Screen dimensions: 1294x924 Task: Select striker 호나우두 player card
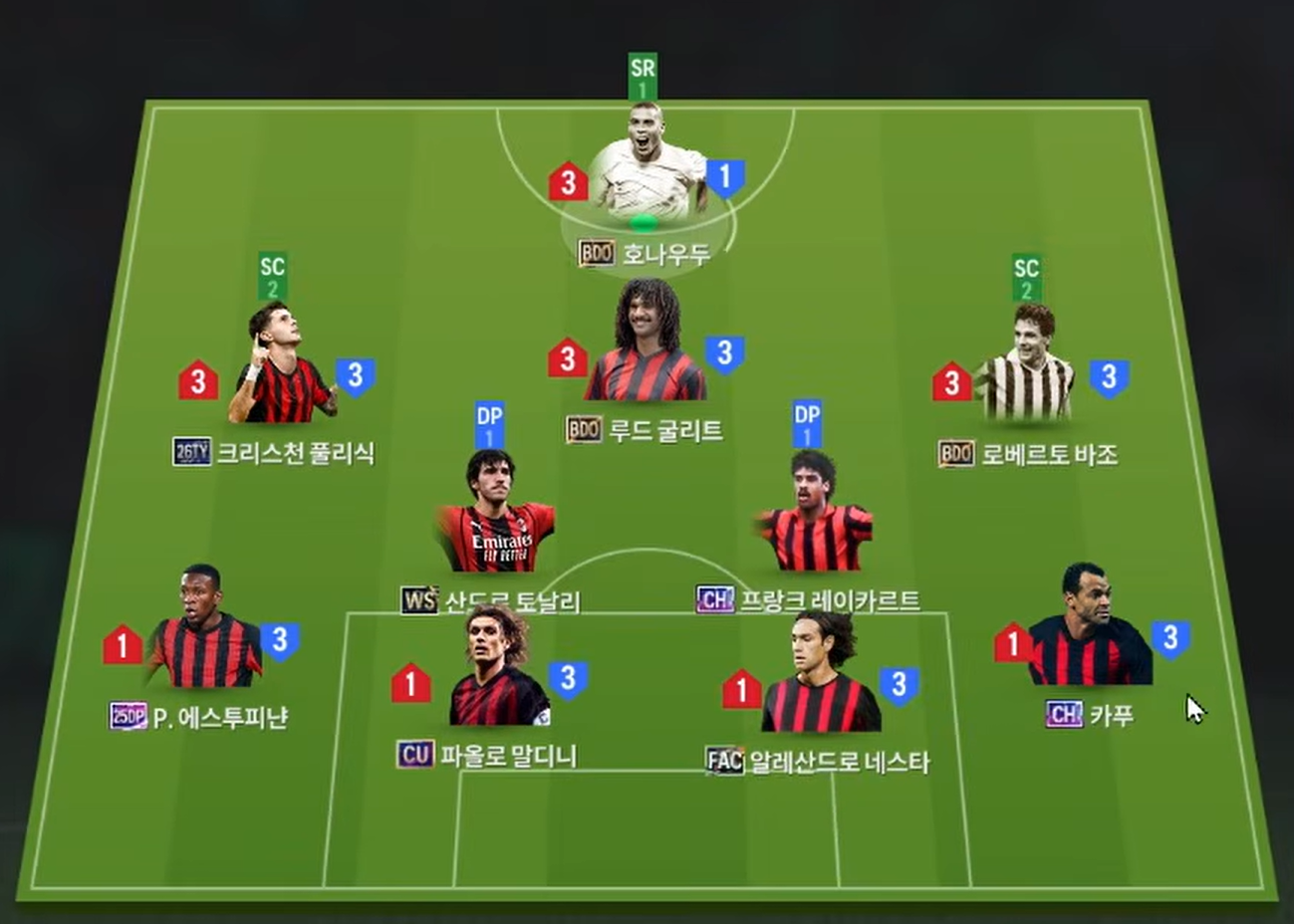(646, 174)
